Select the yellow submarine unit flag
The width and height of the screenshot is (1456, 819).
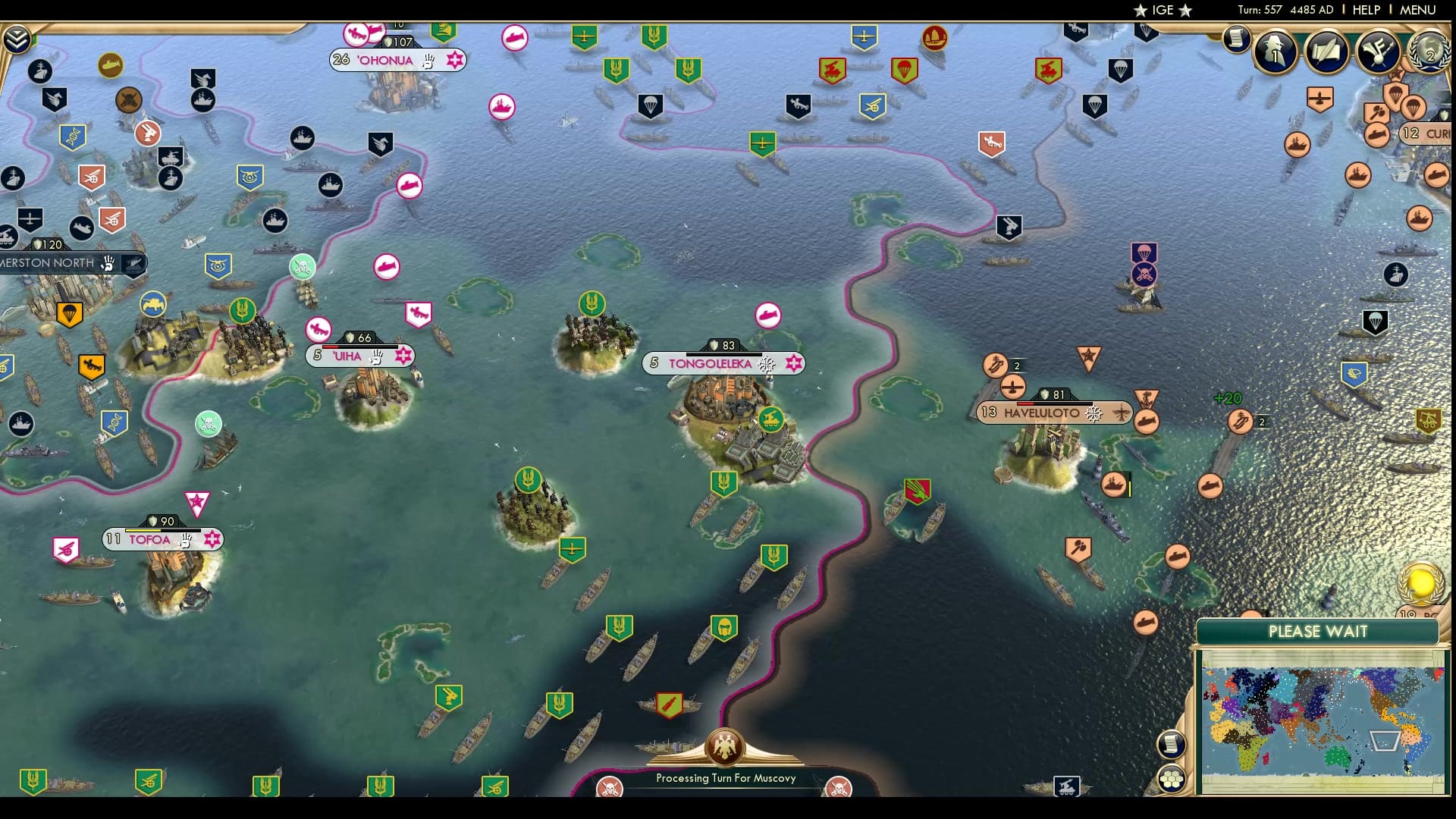(x=111, y=65)
